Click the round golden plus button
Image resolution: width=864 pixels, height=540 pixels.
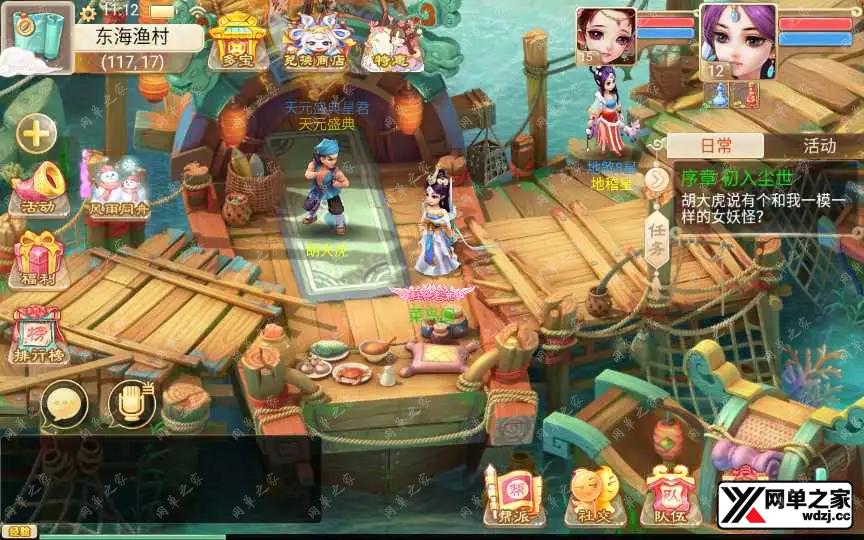[37, 133]
